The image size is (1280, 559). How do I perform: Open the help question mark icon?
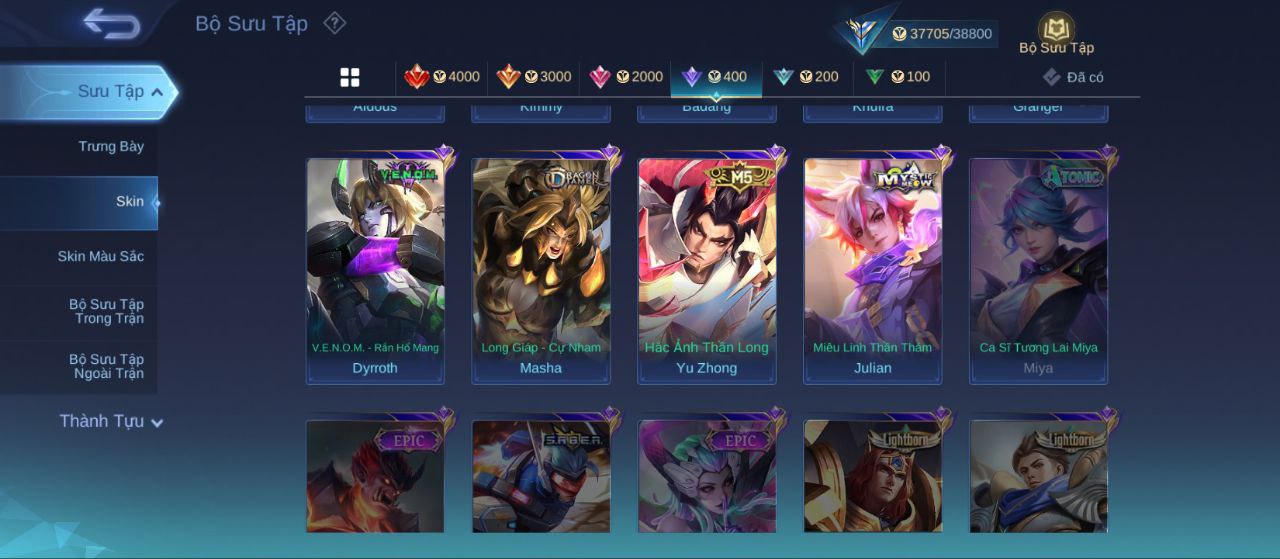click(x=335, y=23)
